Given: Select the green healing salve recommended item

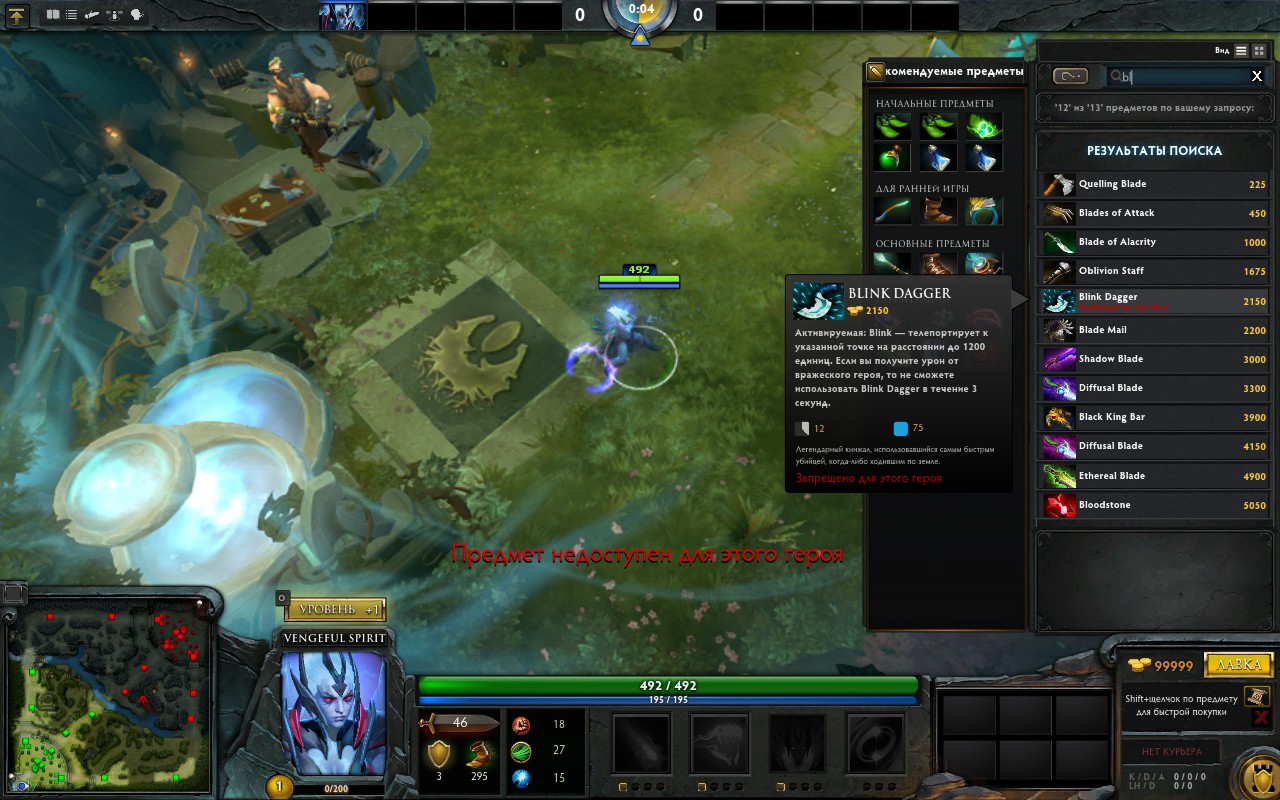Looking at the screenshot, I should (x=892, y=157).
